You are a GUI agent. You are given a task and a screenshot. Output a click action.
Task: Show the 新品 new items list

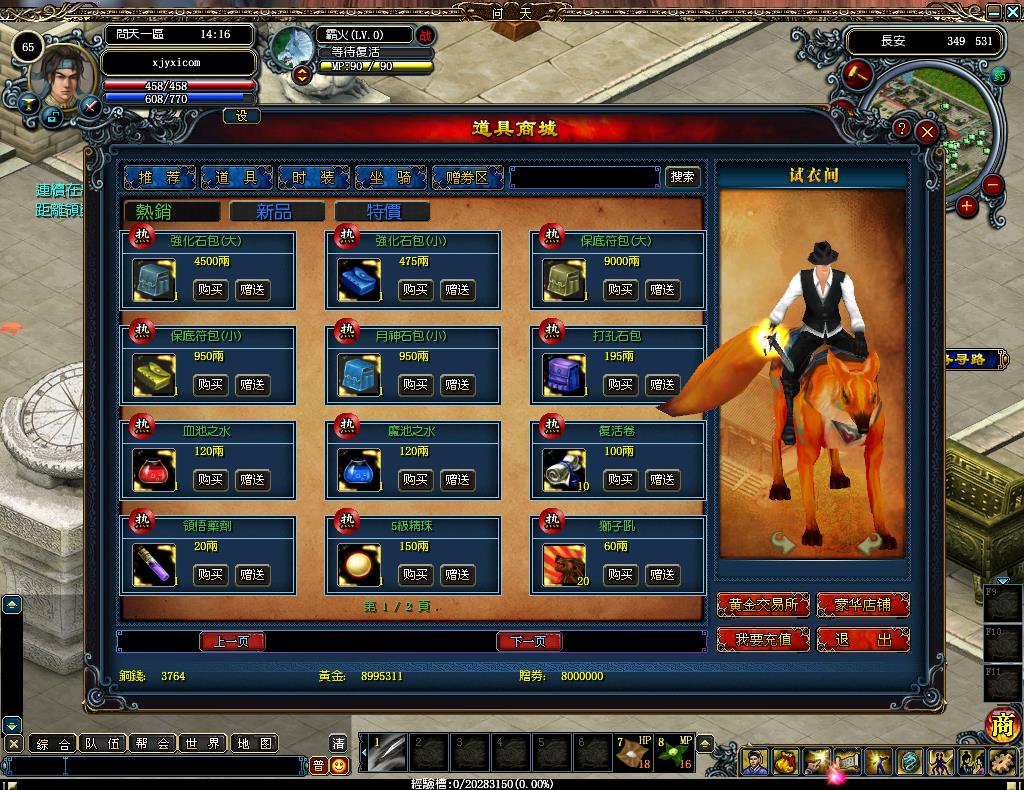pyautogui.click(x=277, y=211)
